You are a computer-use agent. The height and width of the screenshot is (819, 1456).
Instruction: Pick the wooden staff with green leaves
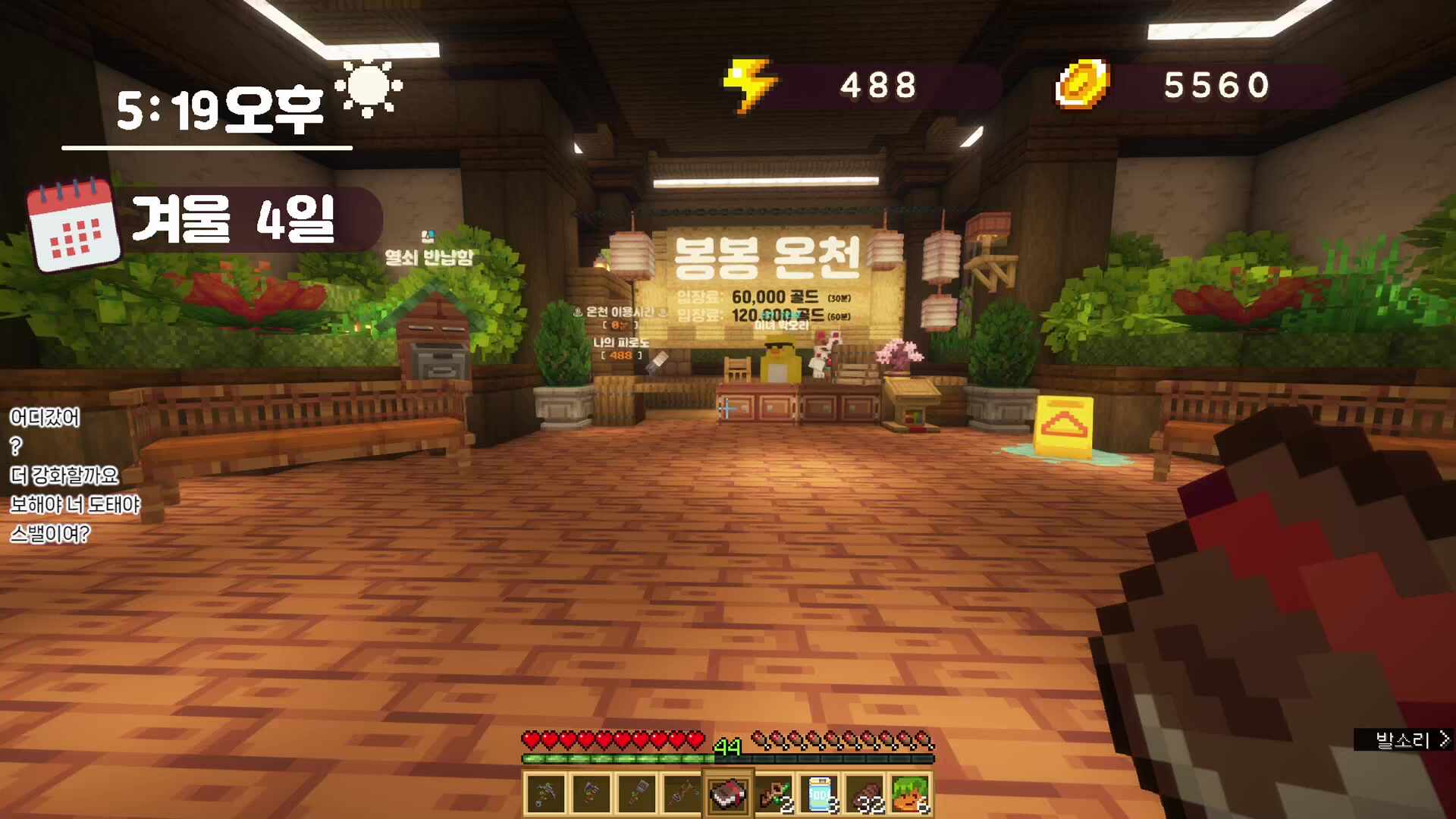(x=773, y=794)
